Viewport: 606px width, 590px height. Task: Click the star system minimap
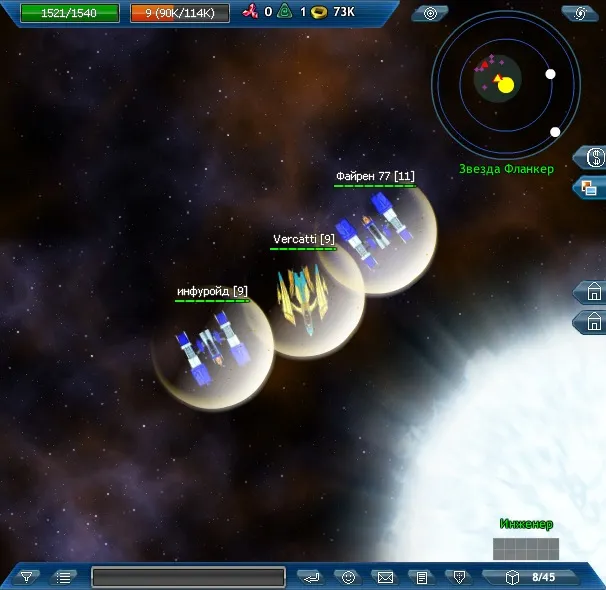pyautogui.click(x=506, y=84)
